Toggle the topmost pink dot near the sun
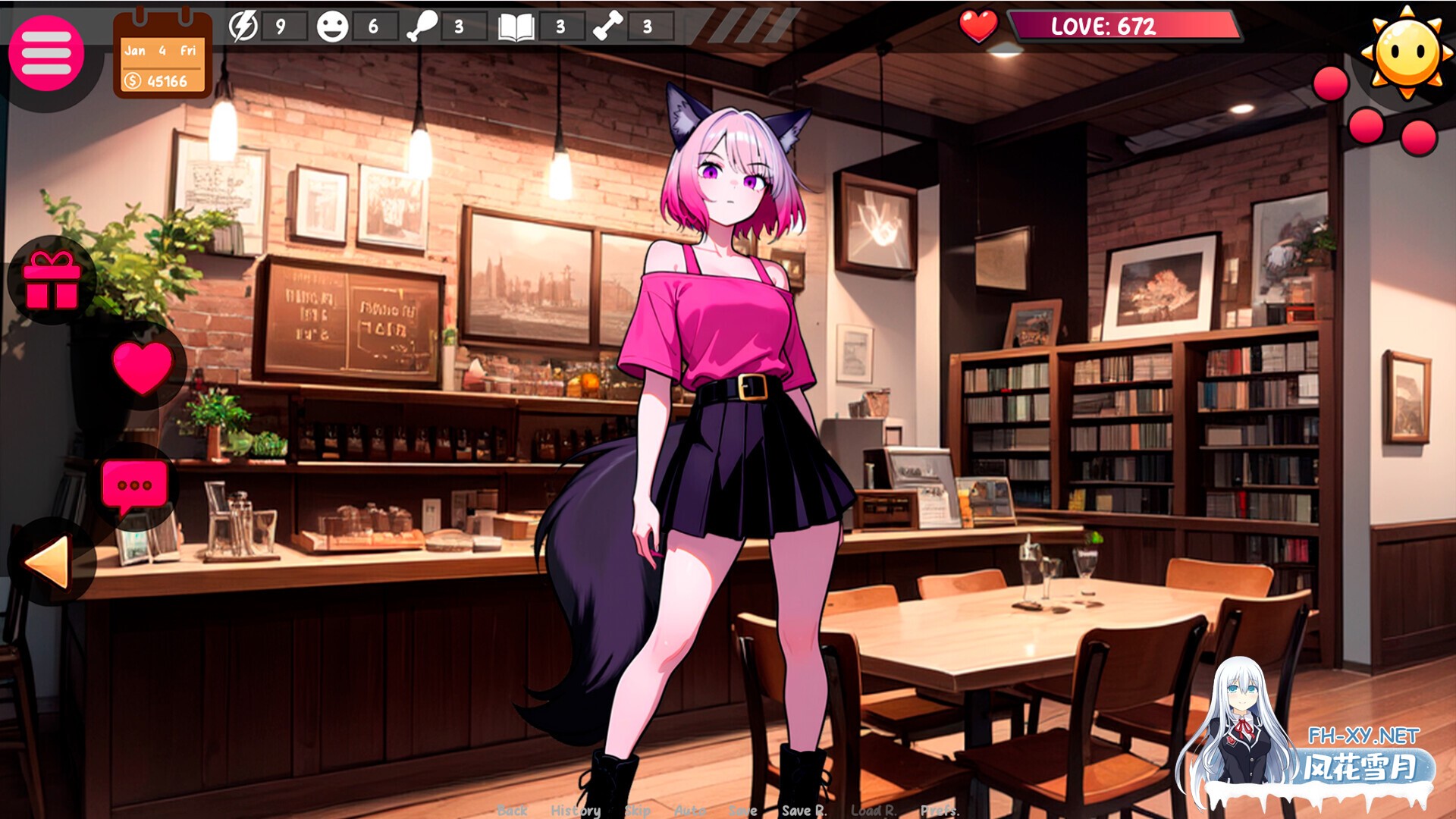 tap(1329, 83)
